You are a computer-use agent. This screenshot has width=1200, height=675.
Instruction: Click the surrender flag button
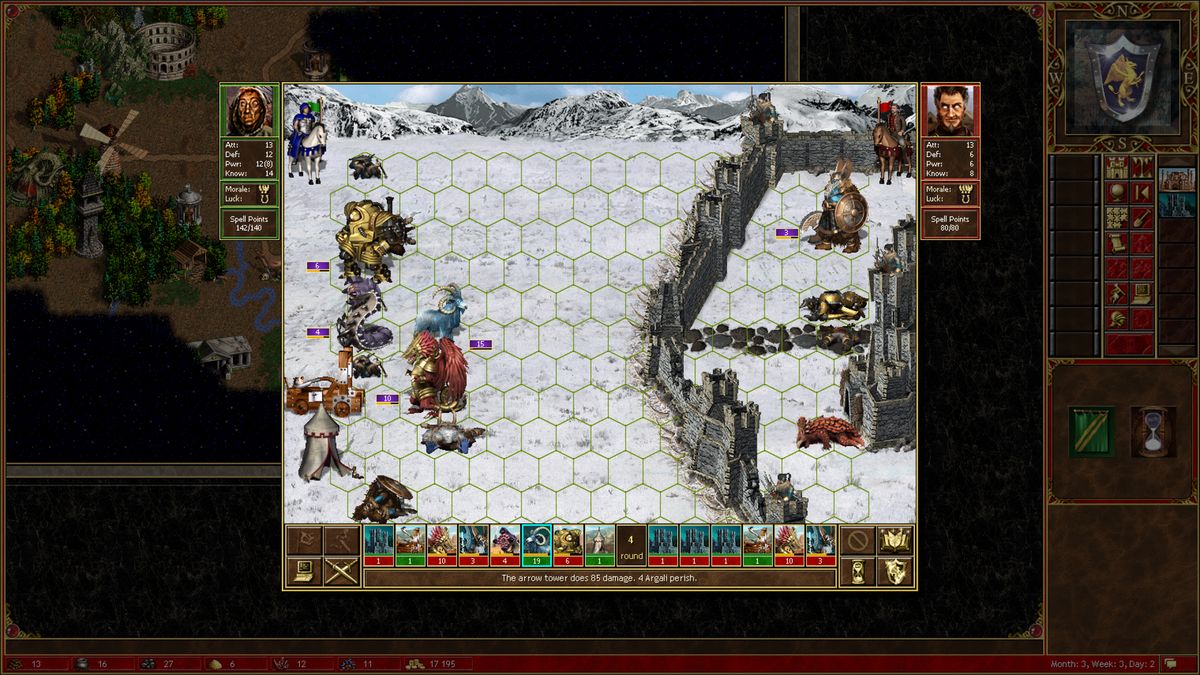point(304,541)
